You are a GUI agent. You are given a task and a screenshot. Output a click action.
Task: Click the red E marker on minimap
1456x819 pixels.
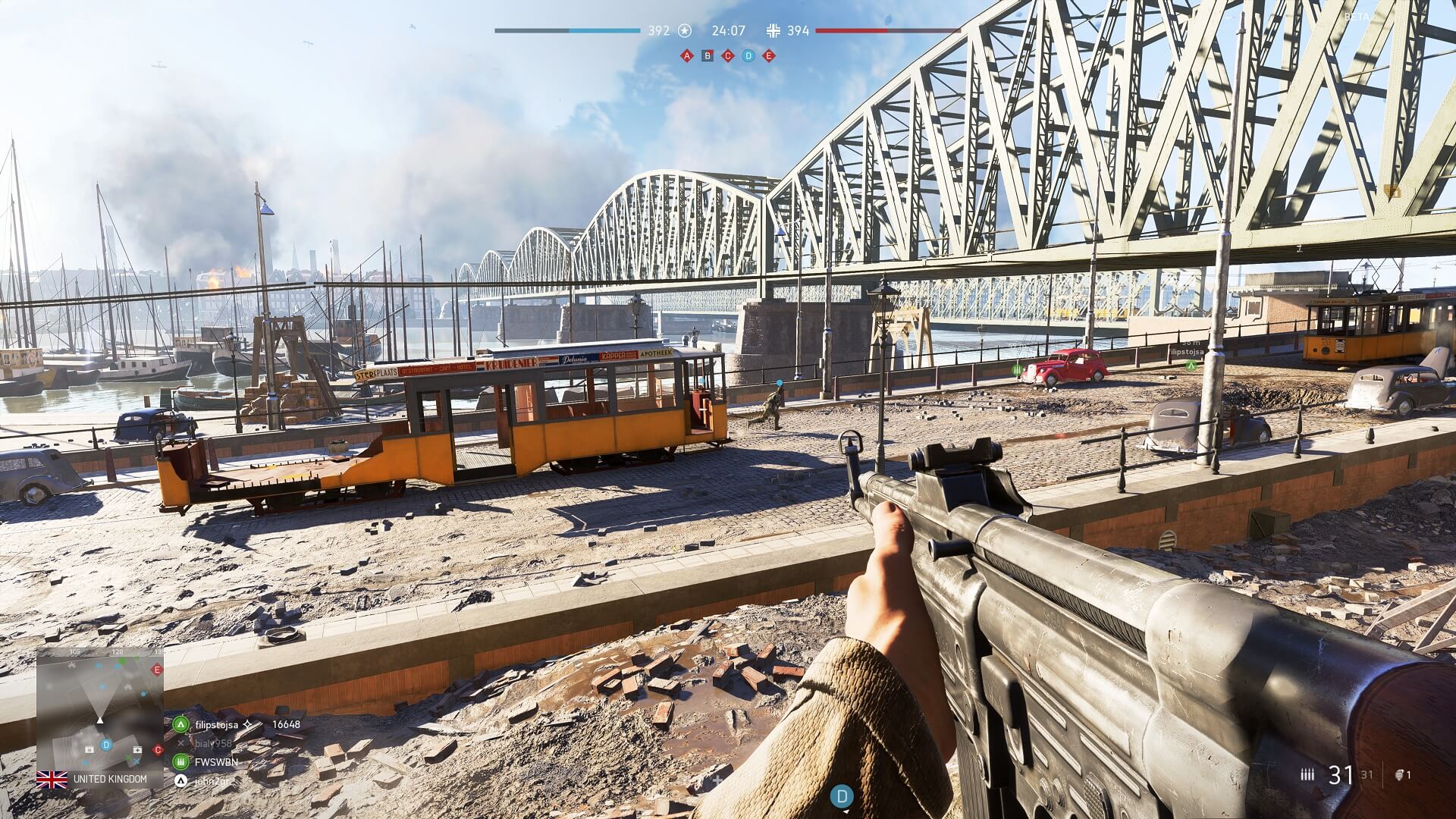(x=157, y=670)
